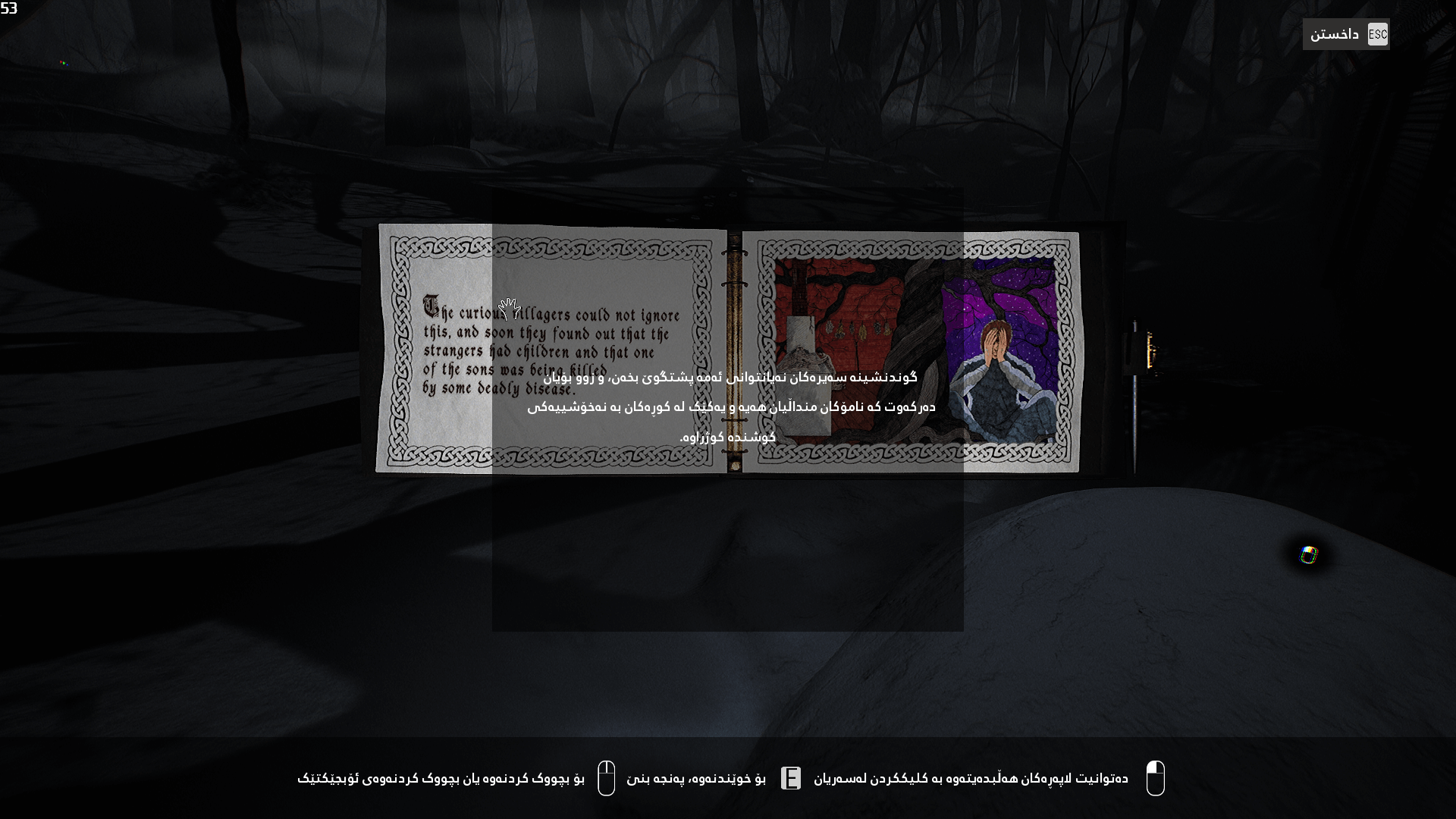1456x819 pixels.
Task: Click the ESC key badge near داخستن label
Action: point(1378,34)
